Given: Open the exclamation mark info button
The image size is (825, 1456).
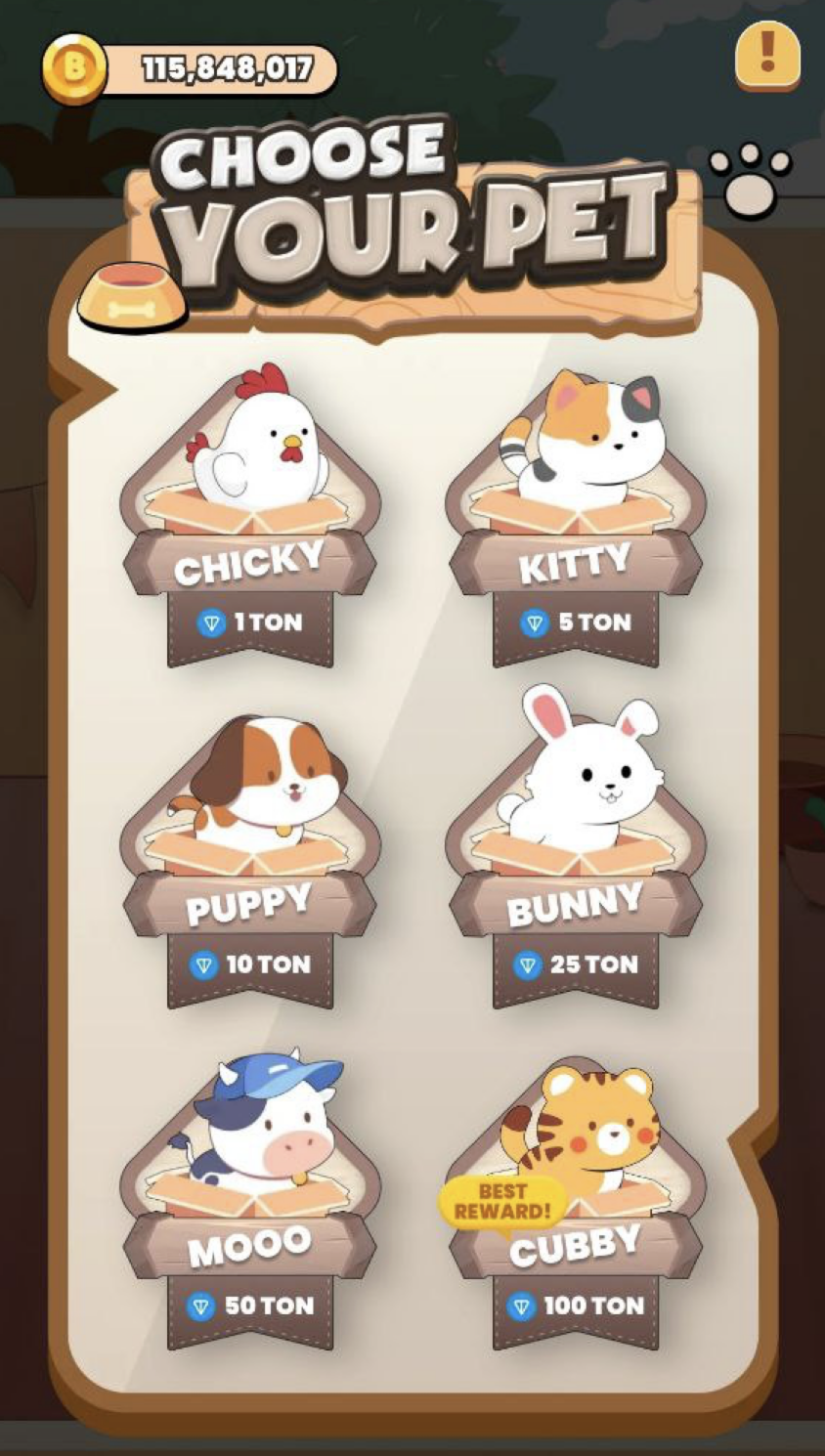Looking at the screenshot, I should [767, 55].
